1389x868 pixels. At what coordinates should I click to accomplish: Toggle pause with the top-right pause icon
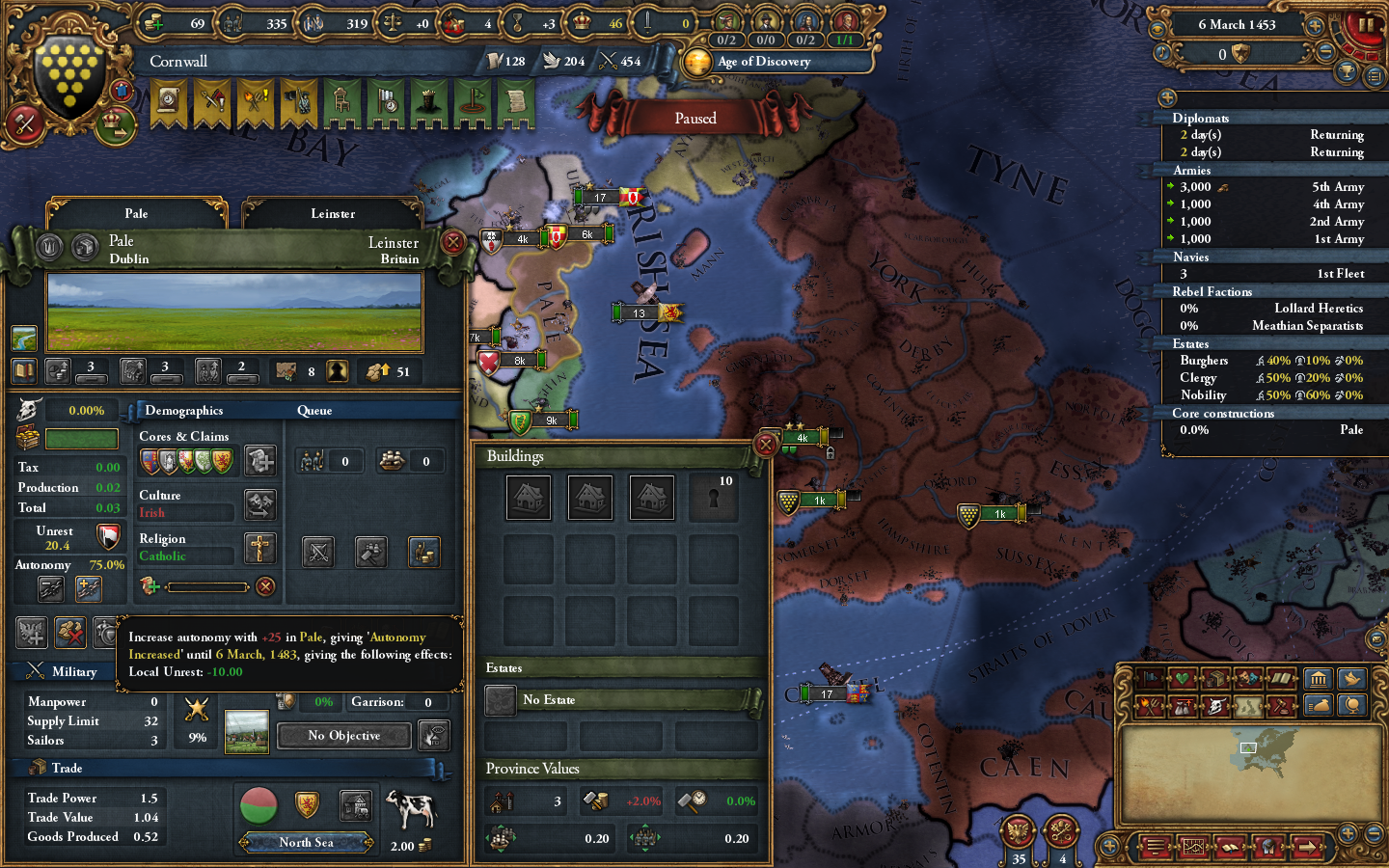(1364, 24)
